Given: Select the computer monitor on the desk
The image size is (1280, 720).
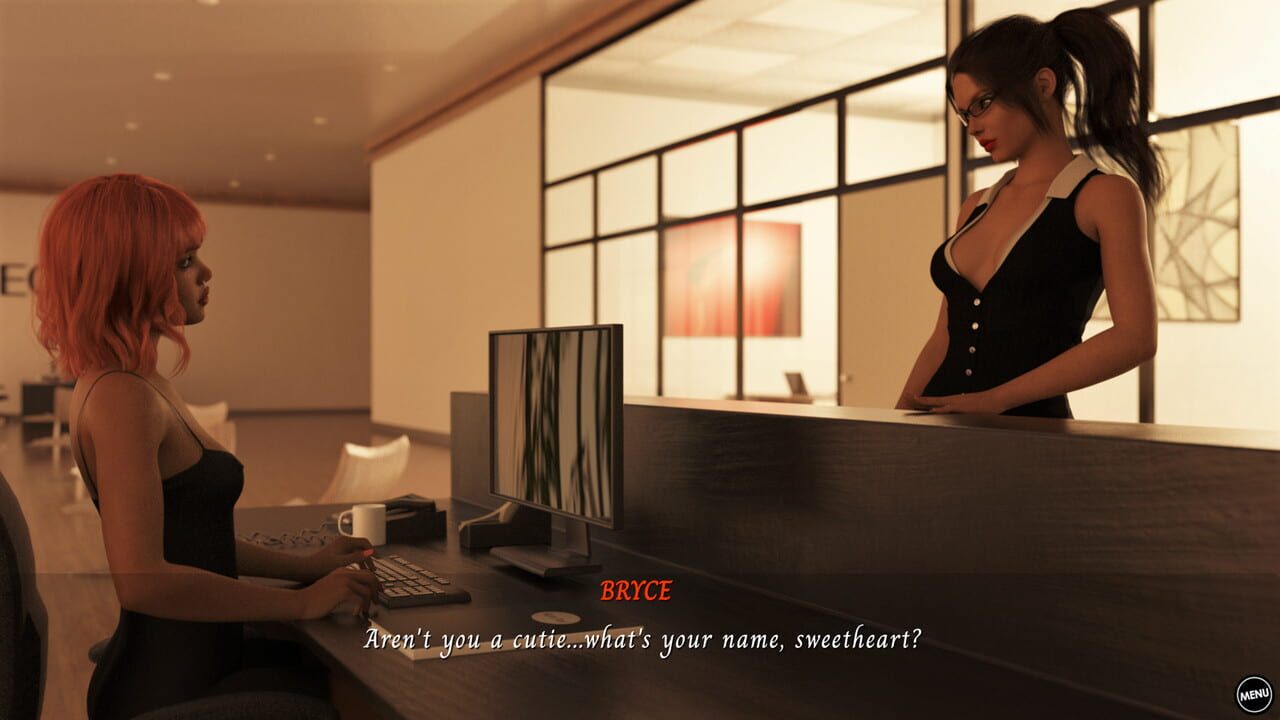Looking at the screenshot, I should click(550, 420).
